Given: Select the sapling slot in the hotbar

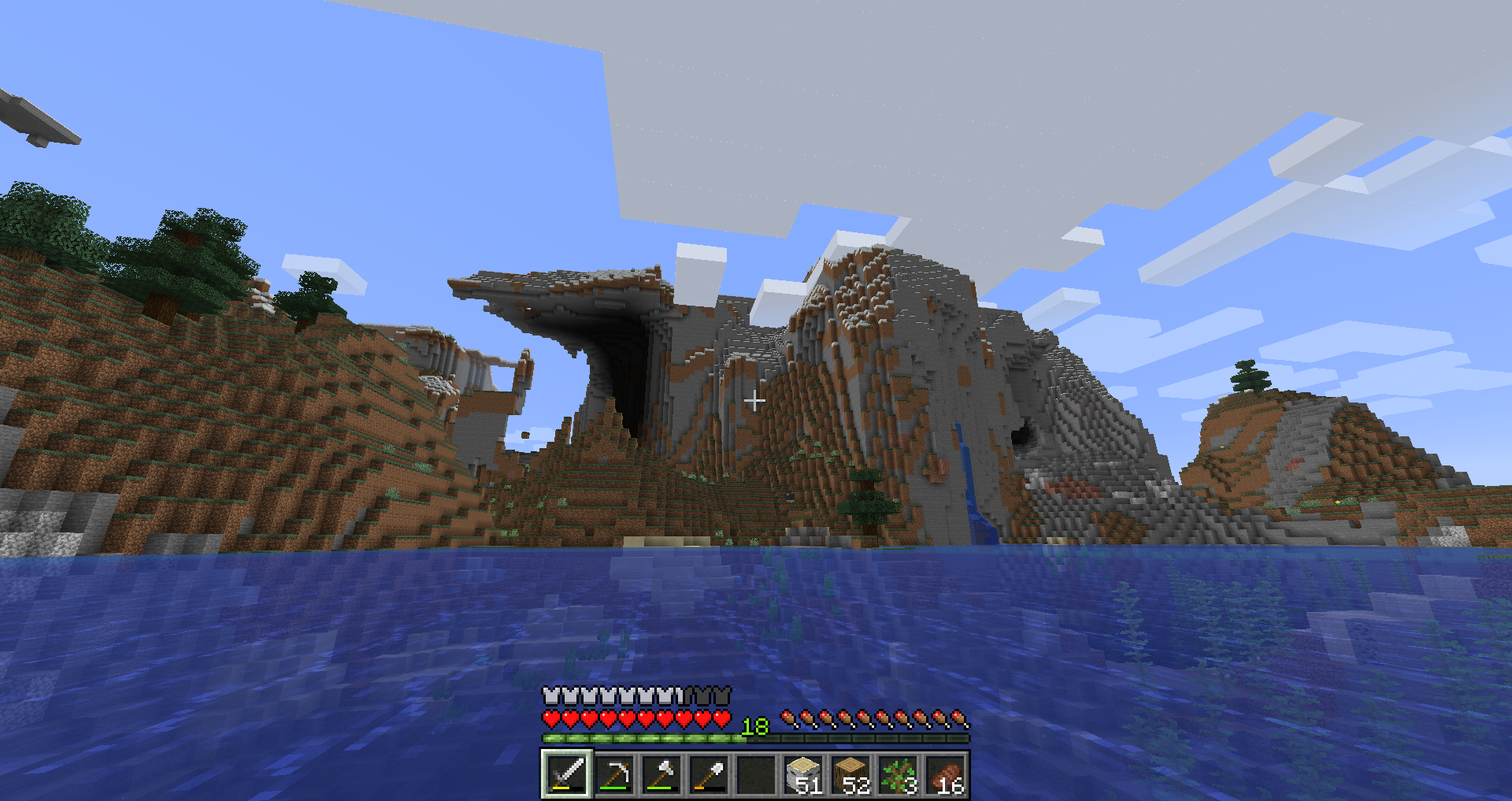Looking at the screenshot, I should click(x=899, y=774).
